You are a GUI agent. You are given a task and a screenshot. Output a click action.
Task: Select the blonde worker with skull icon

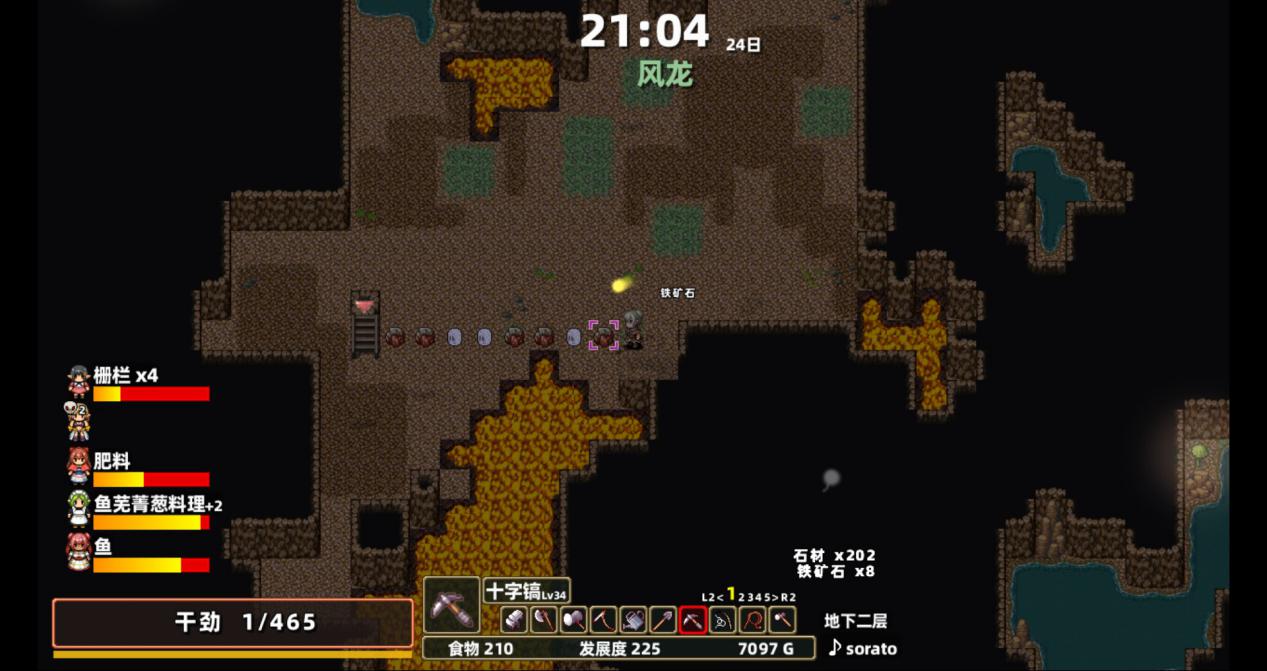coord(78,421)
